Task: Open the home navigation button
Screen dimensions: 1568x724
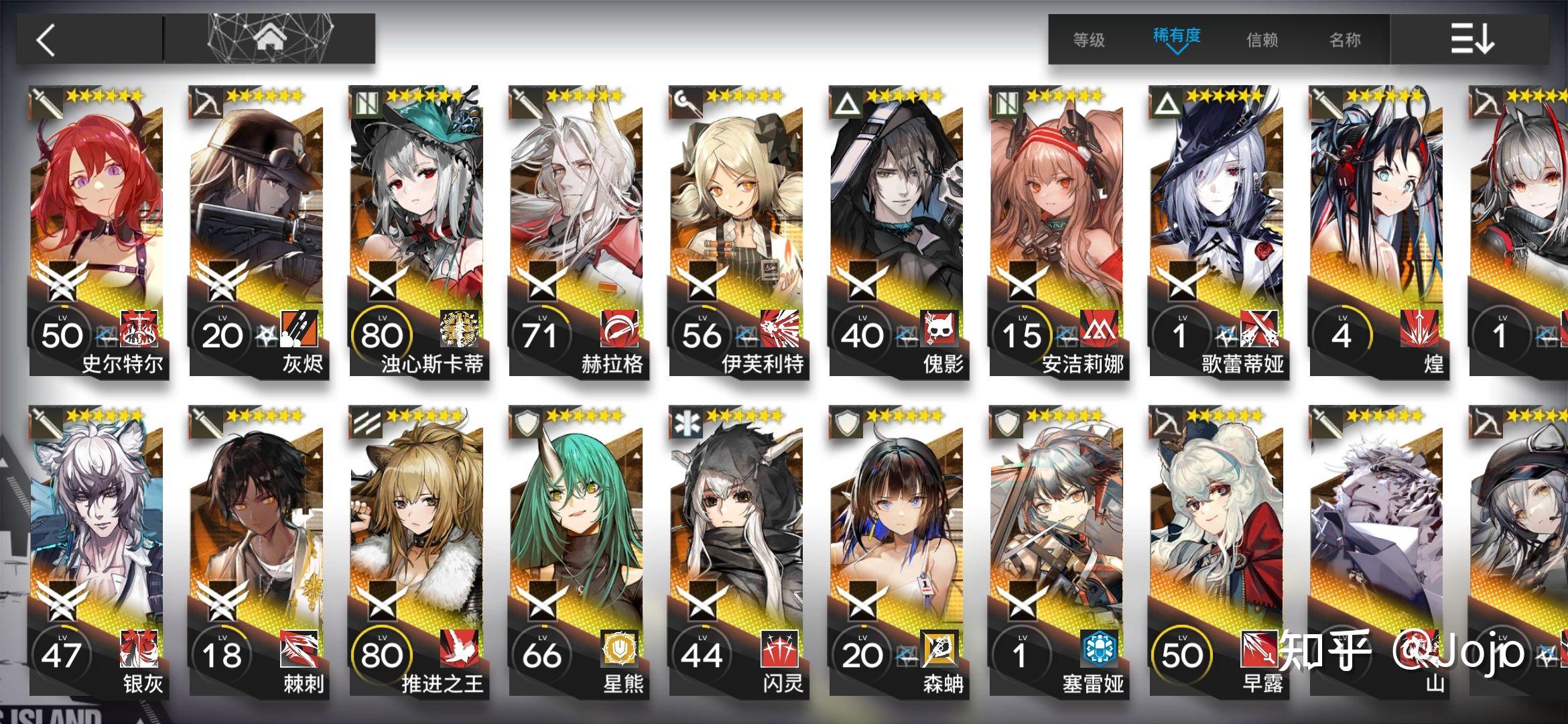Action: (270, 39)
